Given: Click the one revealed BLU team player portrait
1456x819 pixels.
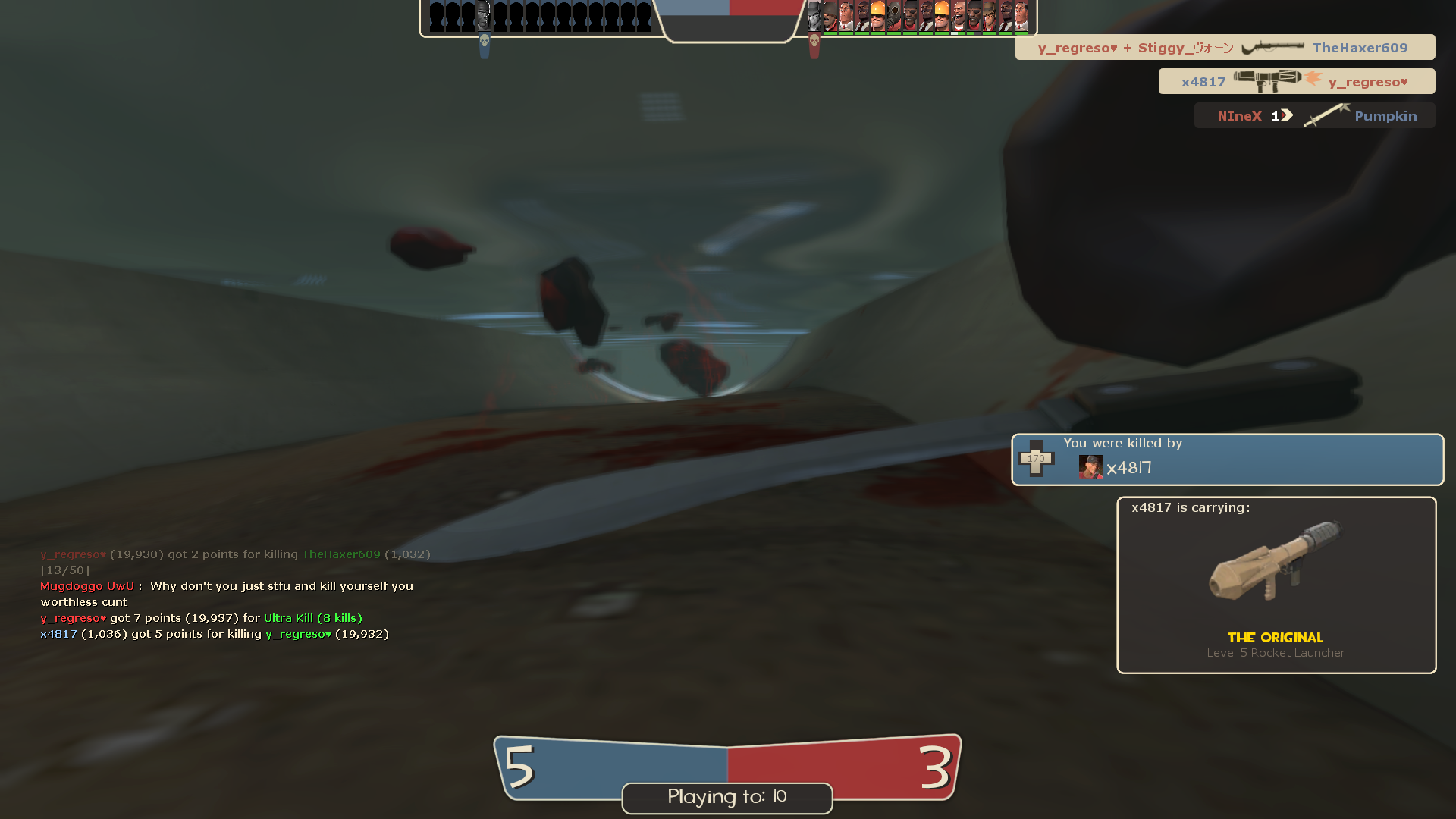Looking at the screenshot, I should click(x=484, y=16).
